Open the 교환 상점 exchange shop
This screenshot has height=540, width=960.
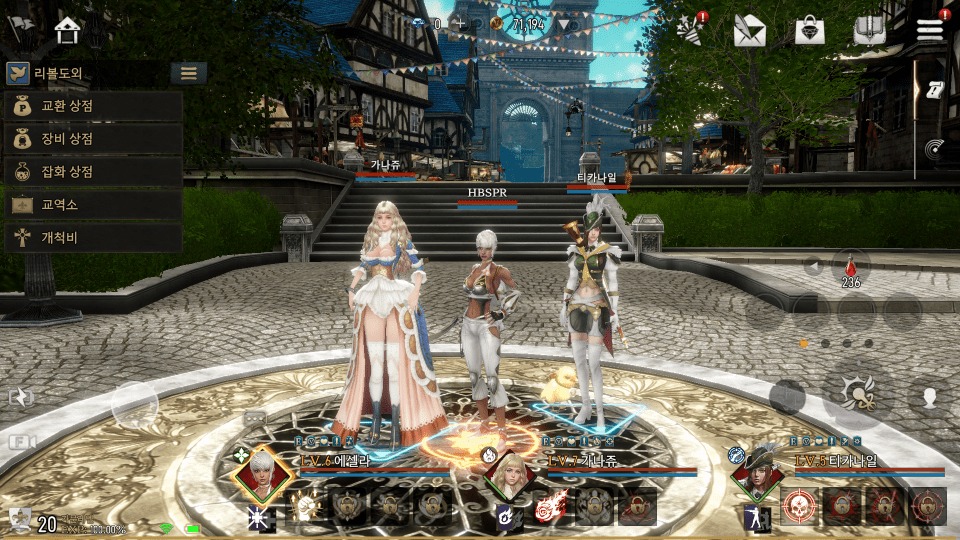[x=92, y=106]
